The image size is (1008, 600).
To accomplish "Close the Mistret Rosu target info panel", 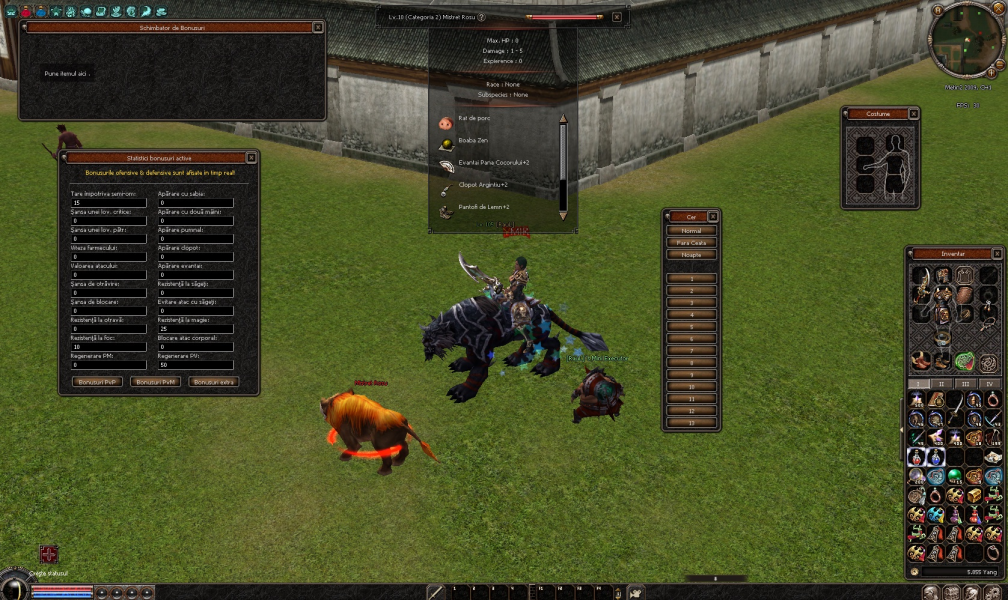I will [616, 17].
